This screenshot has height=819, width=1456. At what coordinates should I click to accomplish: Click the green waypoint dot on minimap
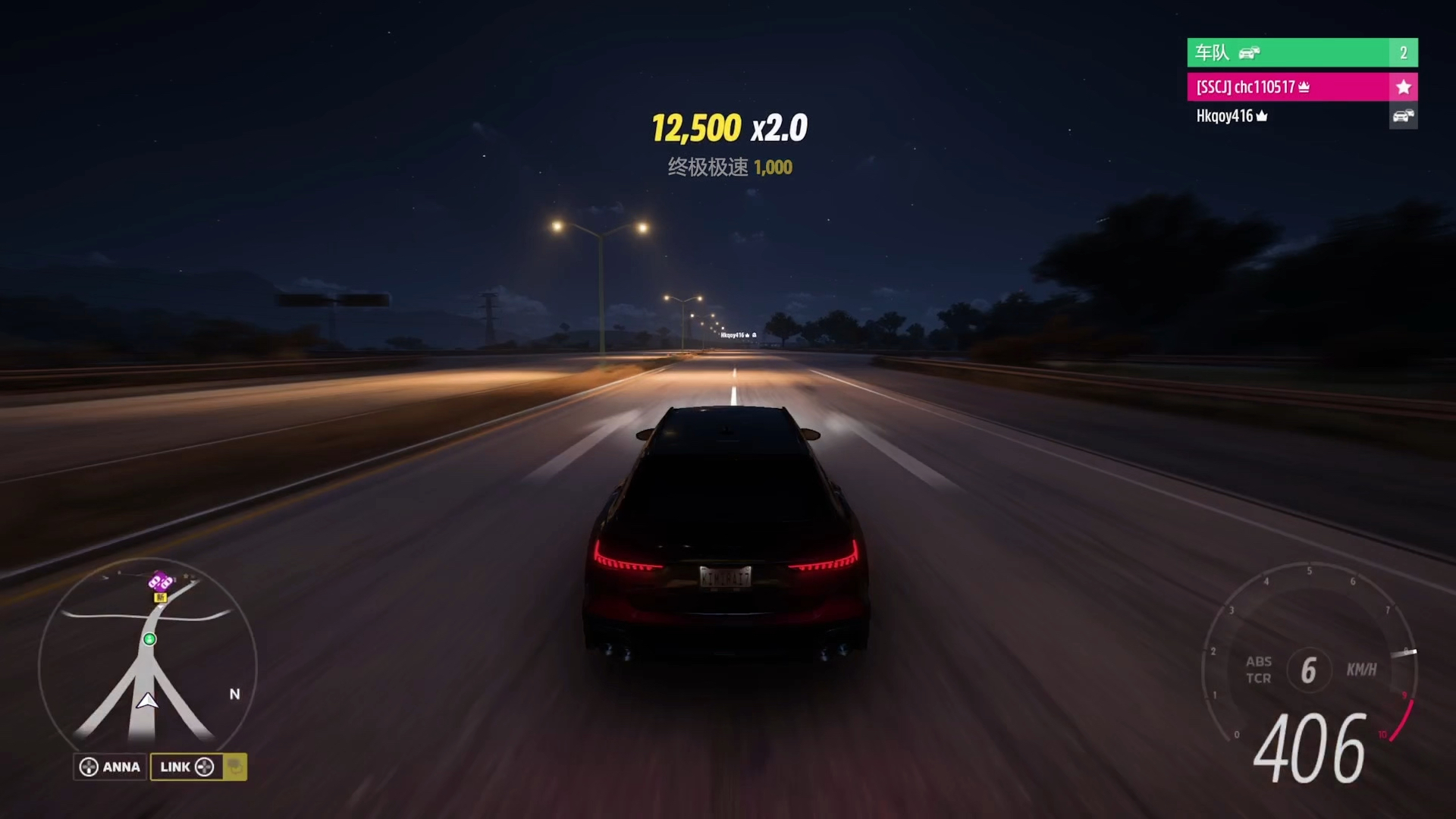point(150,639)
